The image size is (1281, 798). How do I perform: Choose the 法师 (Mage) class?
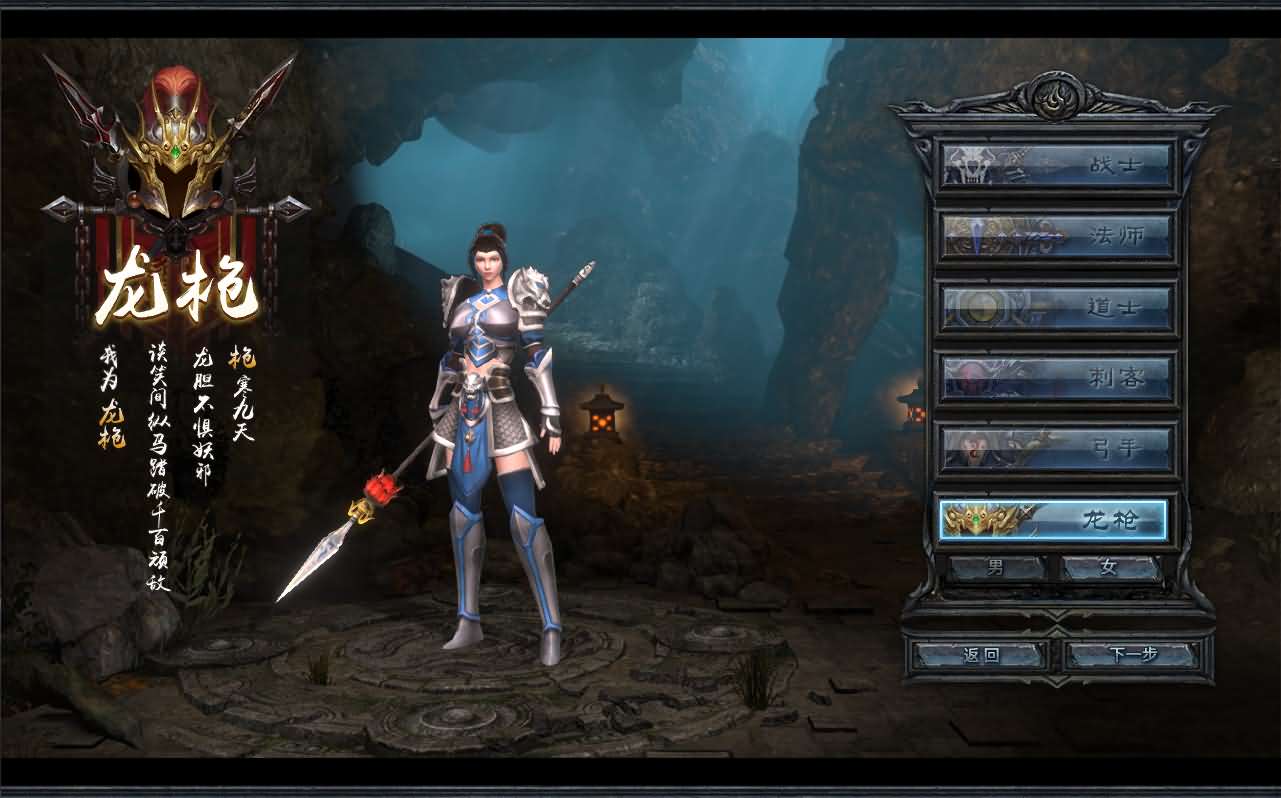(x=1056, y=236)
